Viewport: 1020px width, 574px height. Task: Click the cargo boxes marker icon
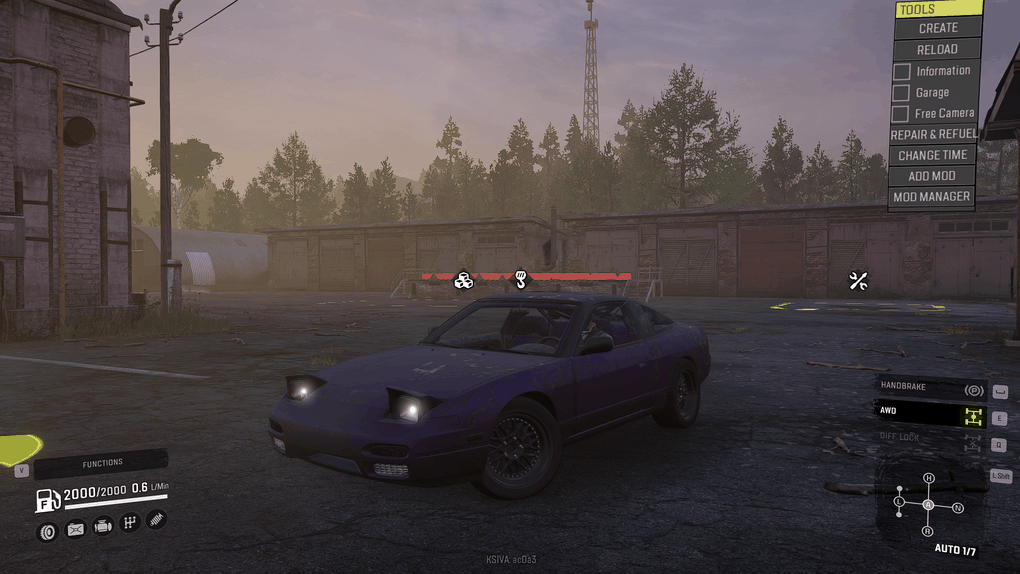[x=463, y=281]
